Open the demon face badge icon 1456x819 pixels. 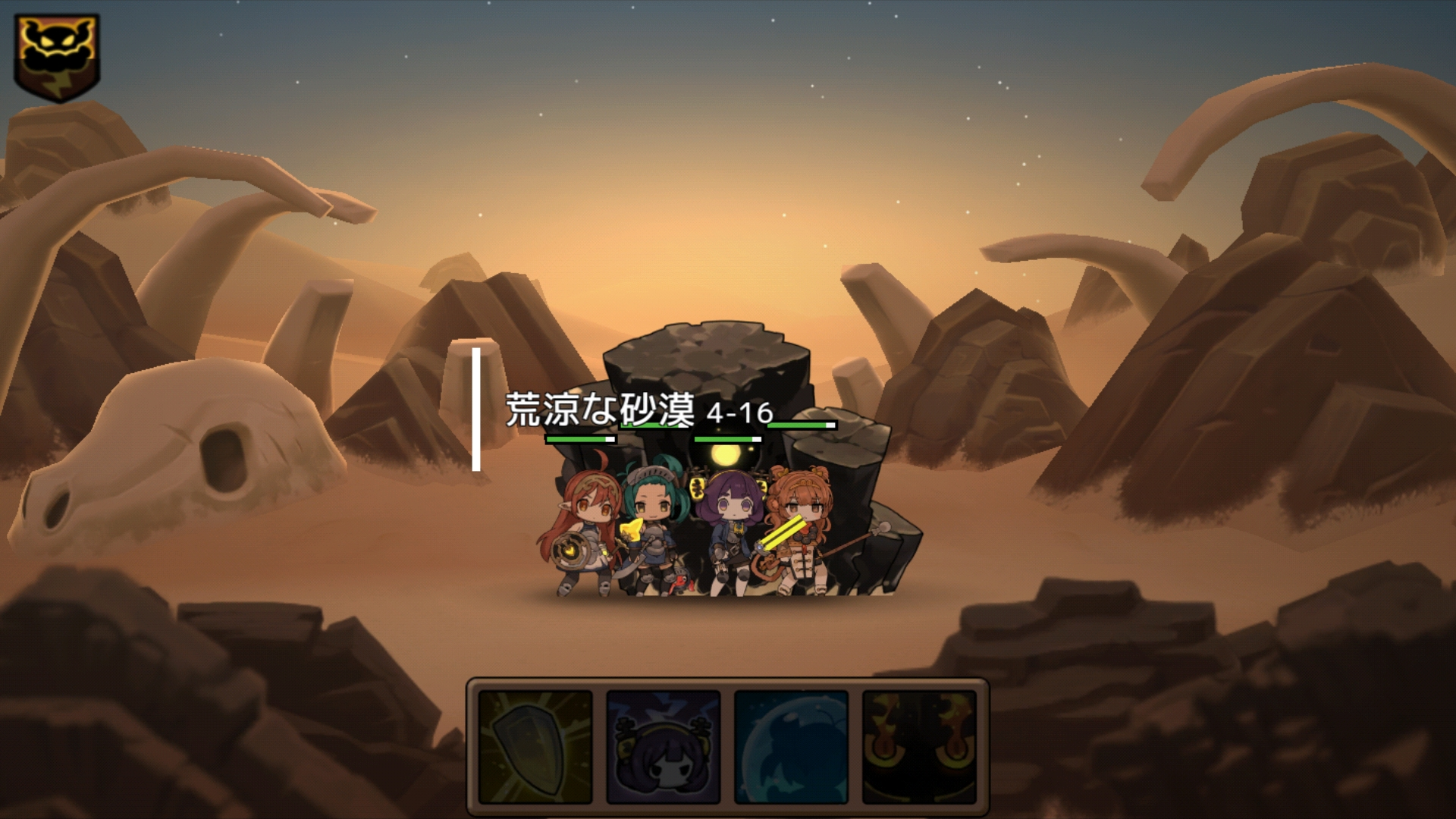[57, 57]
